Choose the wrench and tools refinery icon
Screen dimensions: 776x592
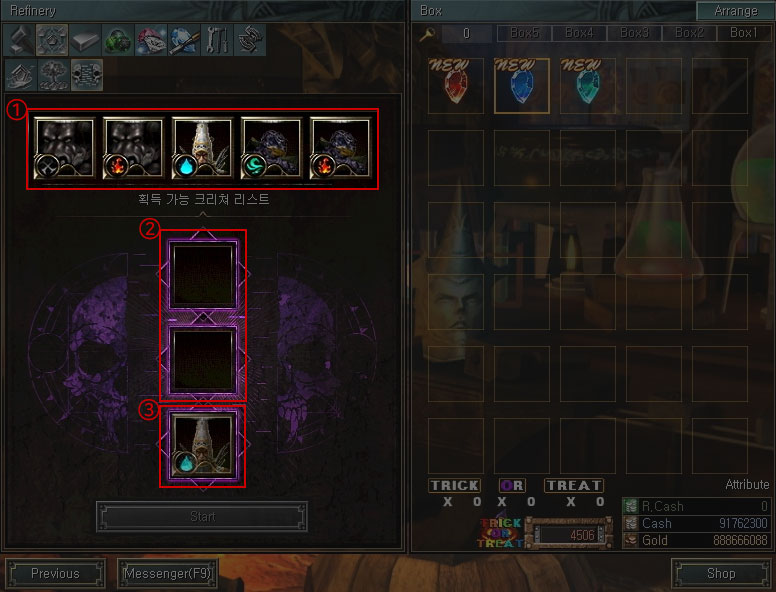pos(217,40)
